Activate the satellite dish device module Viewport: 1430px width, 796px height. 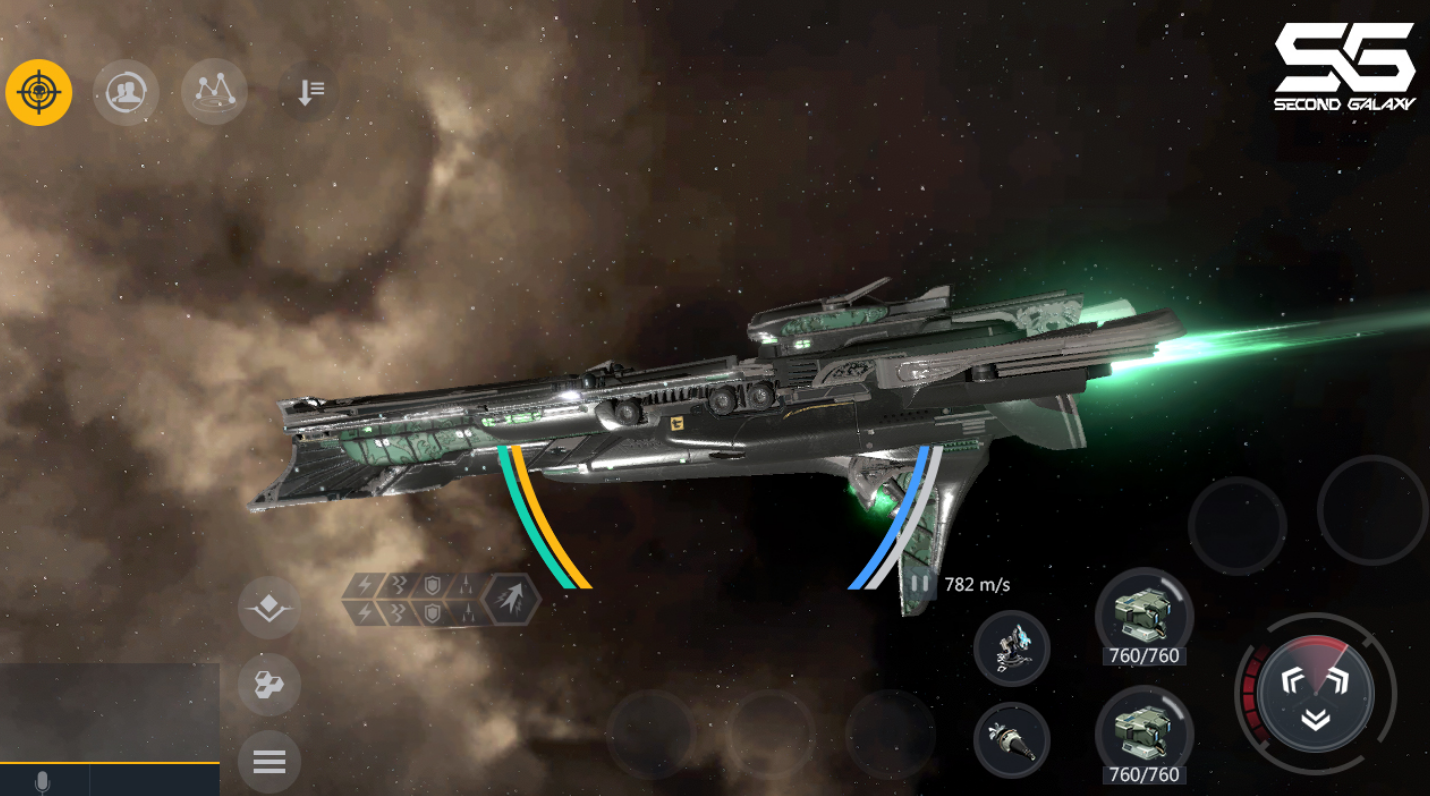tap(1012, 648)
